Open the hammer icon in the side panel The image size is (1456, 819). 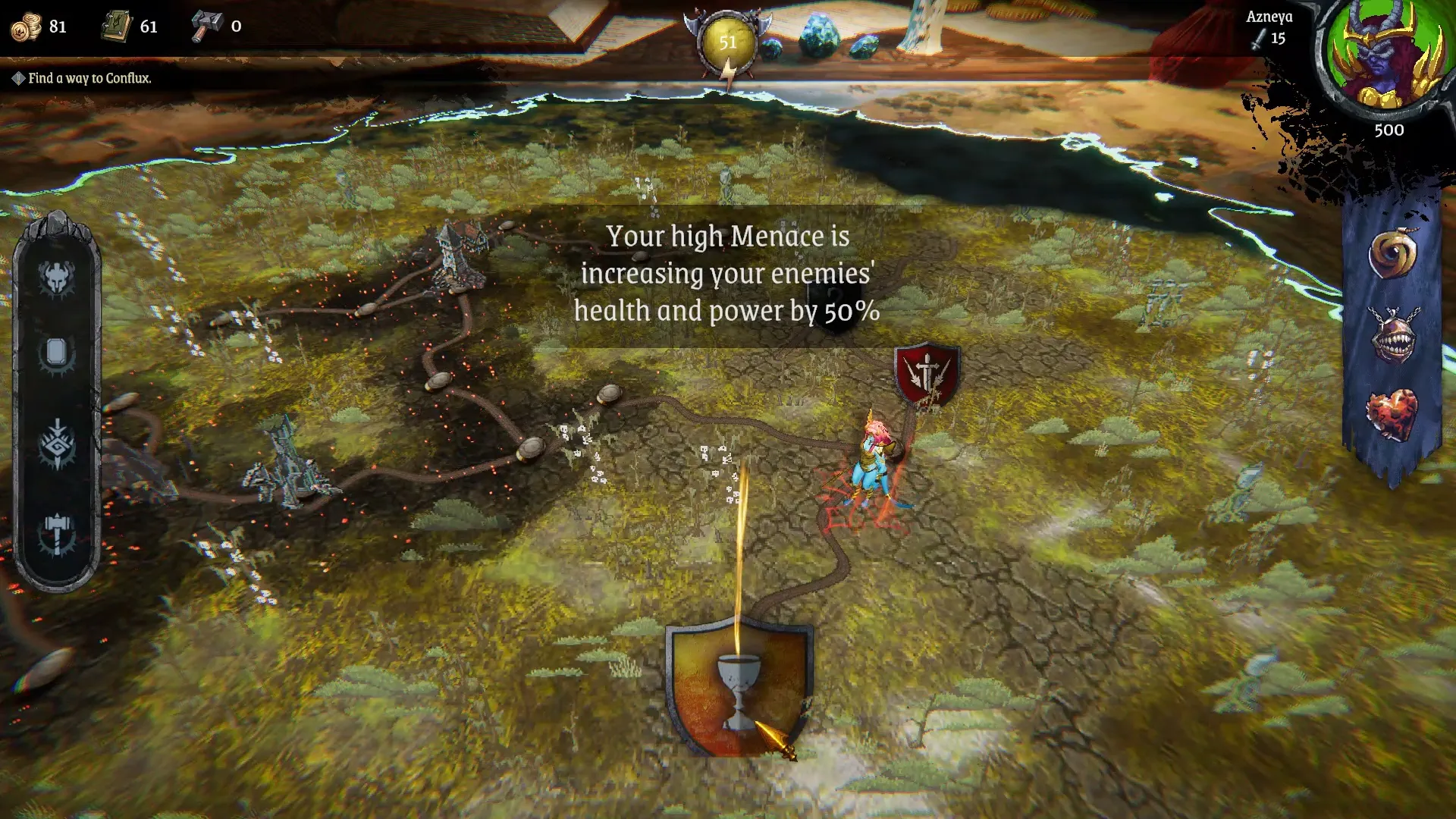pos(57,533)
